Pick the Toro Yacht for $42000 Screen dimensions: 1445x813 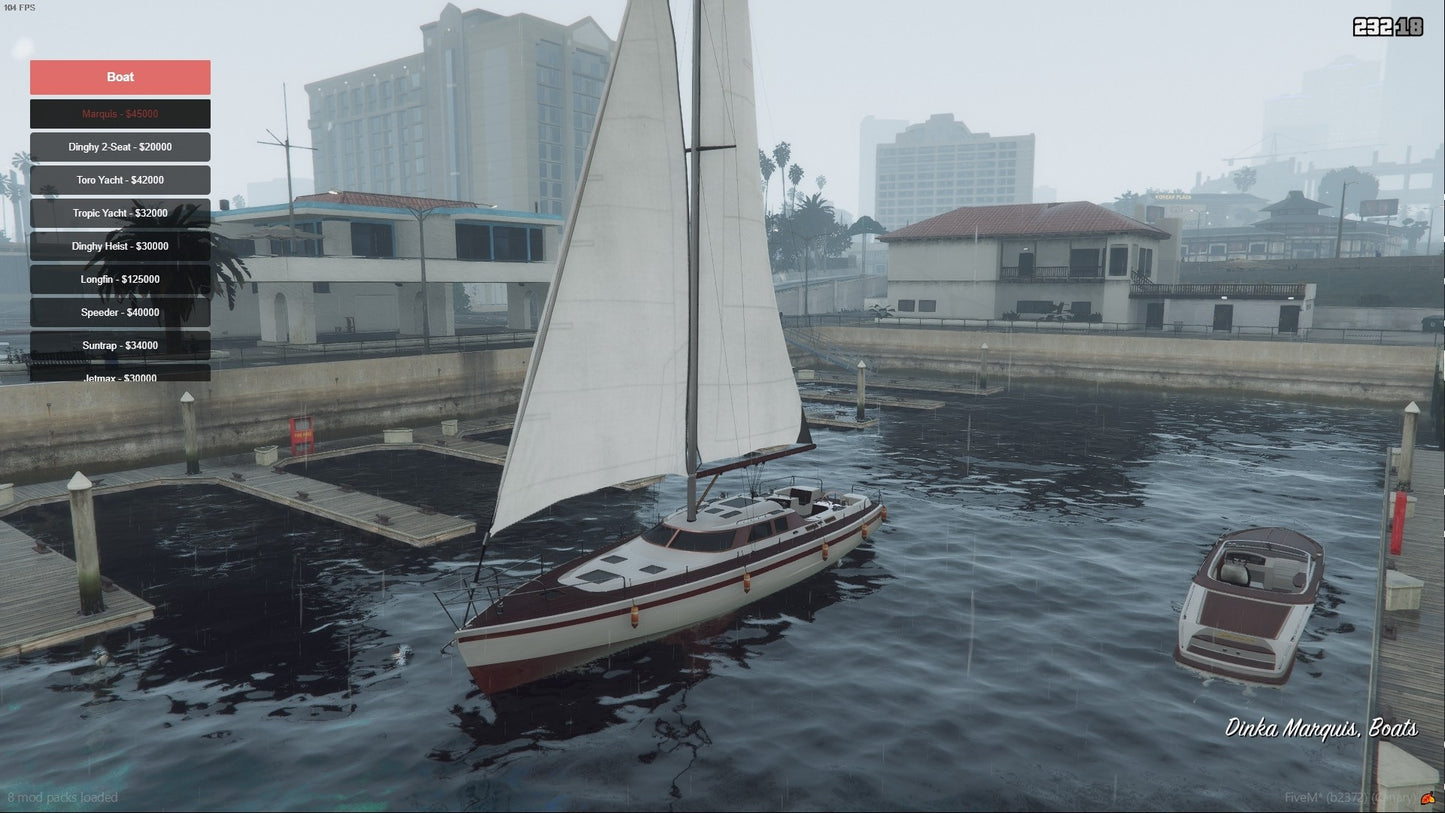coord(120,180)
